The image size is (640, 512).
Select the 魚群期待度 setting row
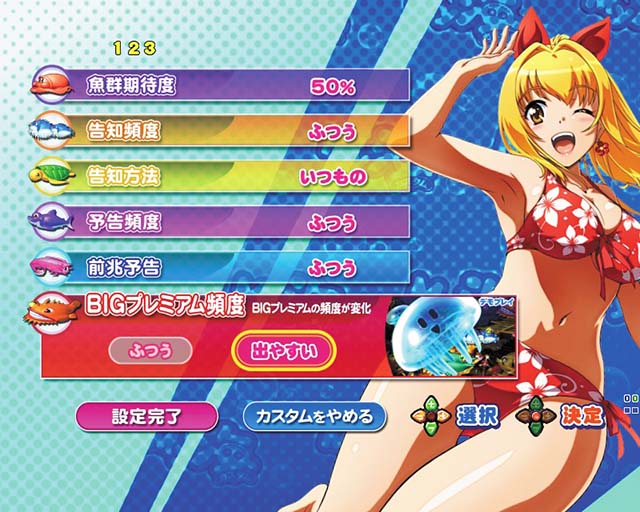240,86
